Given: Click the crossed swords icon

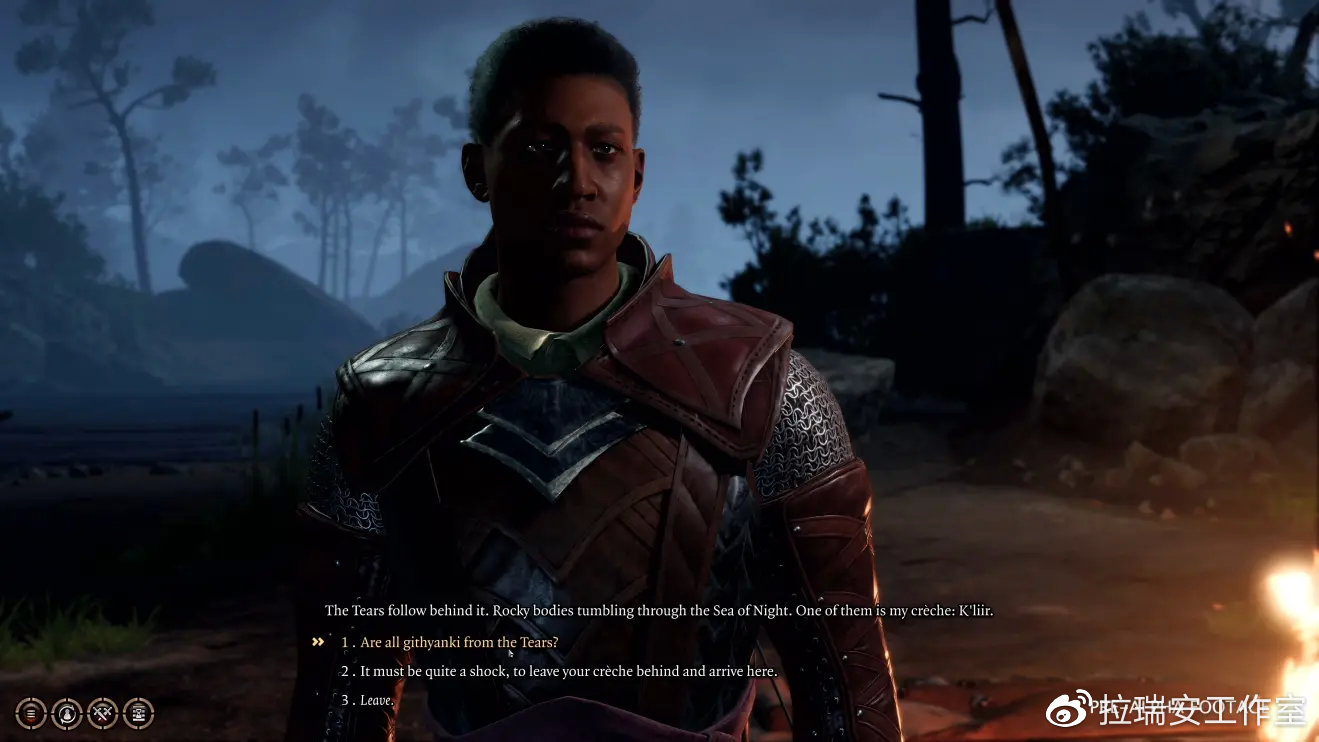Looking at the screenshot, I should pyautogui.click(x=103, y=713).
